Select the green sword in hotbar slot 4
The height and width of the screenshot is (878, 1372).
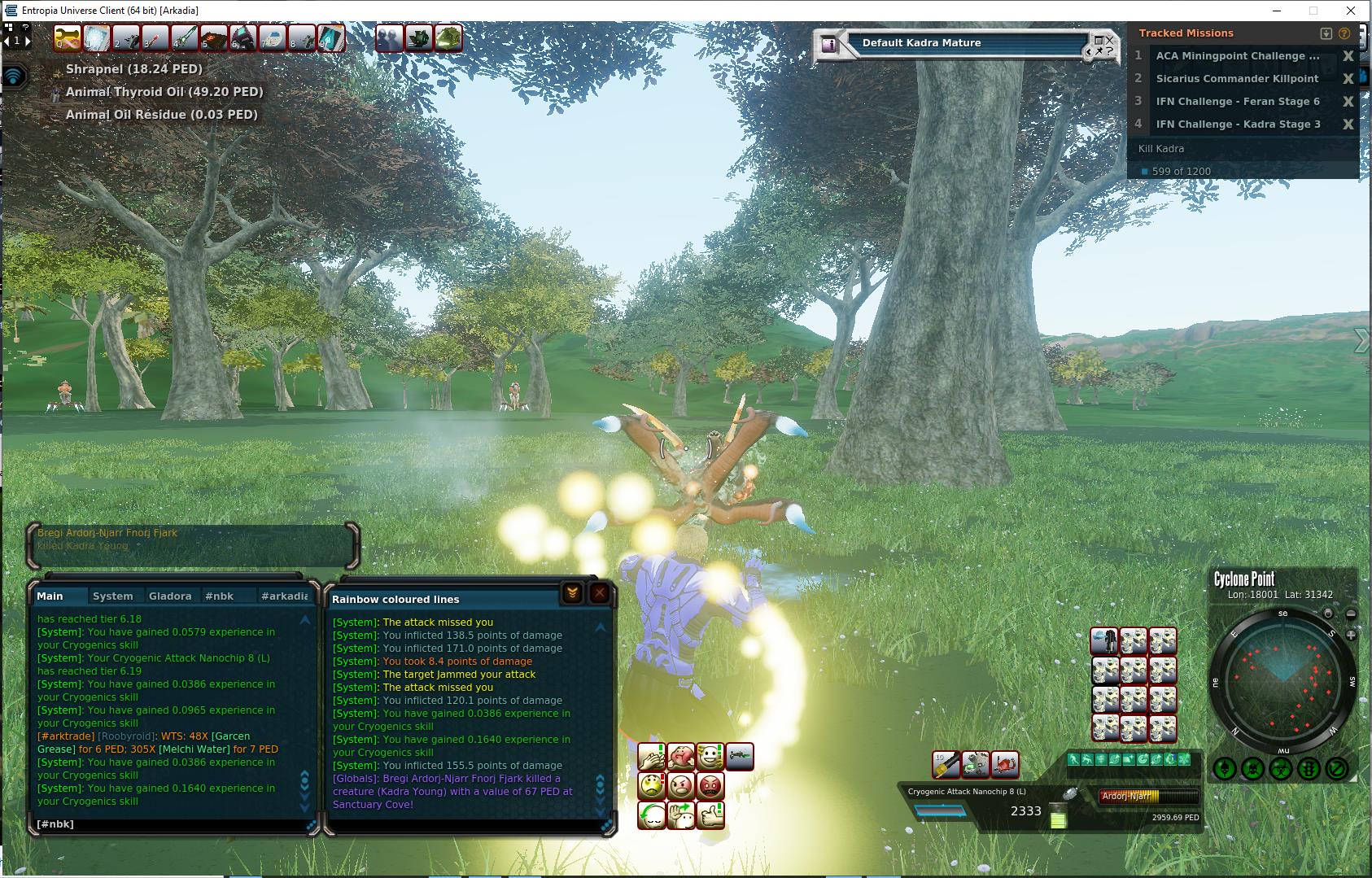[185, 38]
